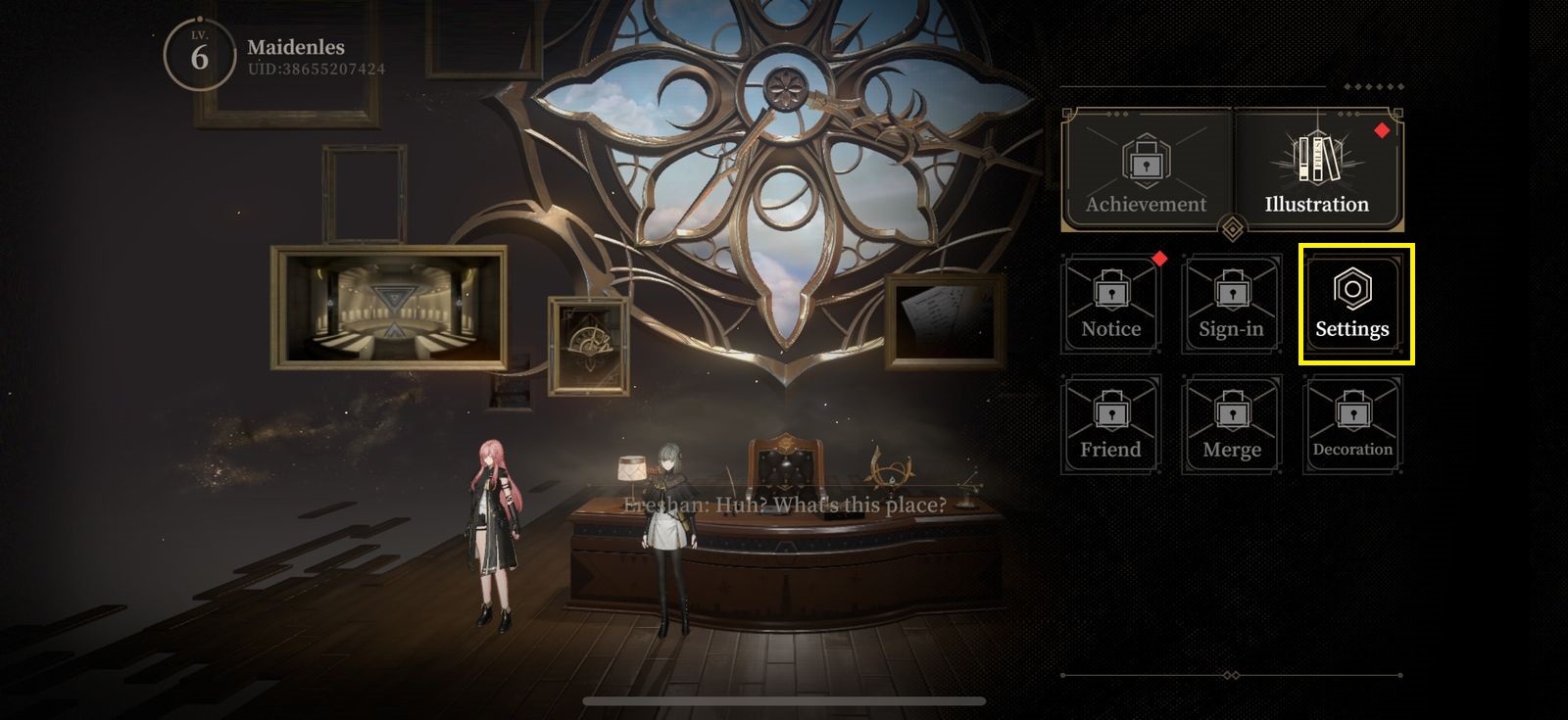Image resolution: width=1568 pixels, height=720 pixels.
Task: Select the Merge menu tile
Action: [x=1232, y=425]
